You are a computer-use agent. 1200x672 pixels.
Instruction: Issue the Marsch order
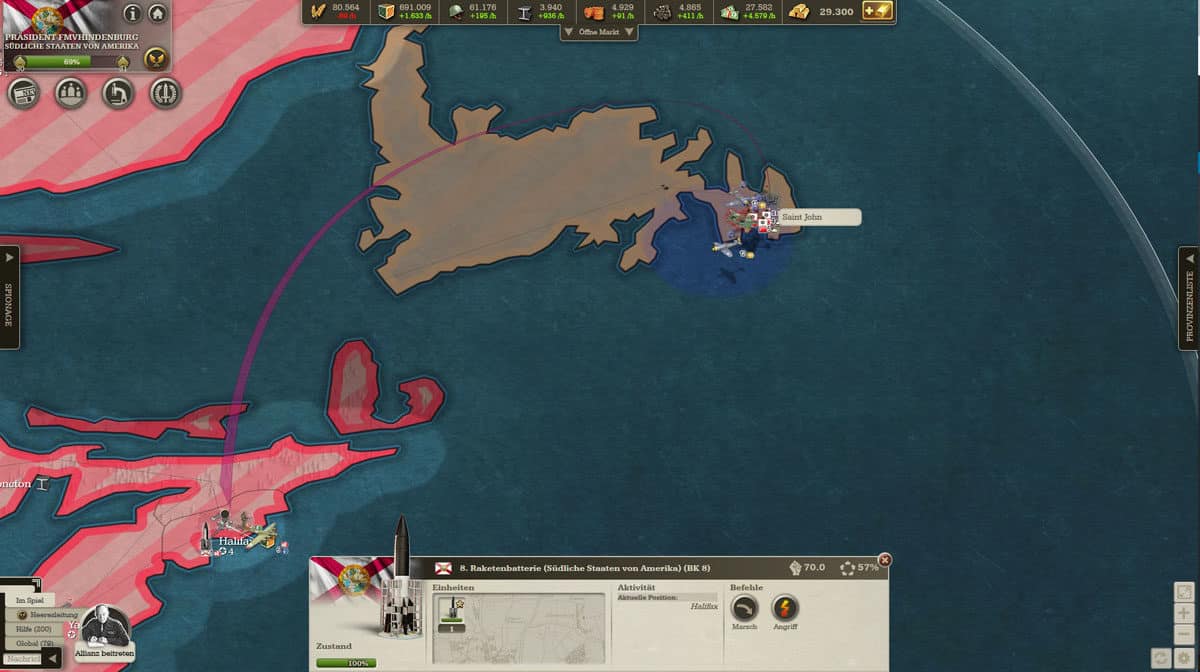(745, 608)
